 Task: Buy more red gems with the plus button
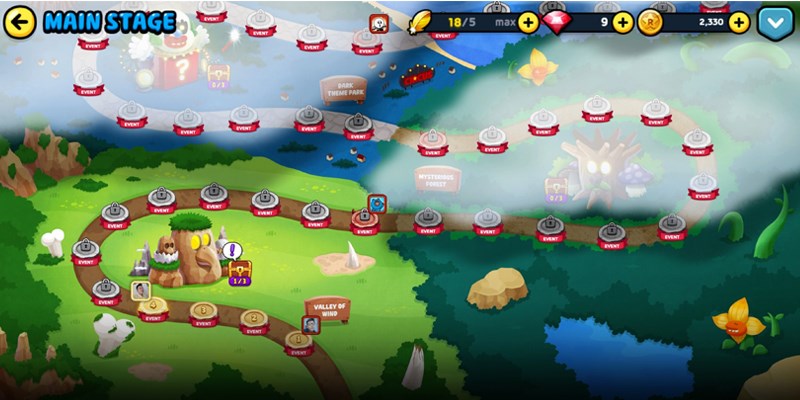click(x=622, y=22)
